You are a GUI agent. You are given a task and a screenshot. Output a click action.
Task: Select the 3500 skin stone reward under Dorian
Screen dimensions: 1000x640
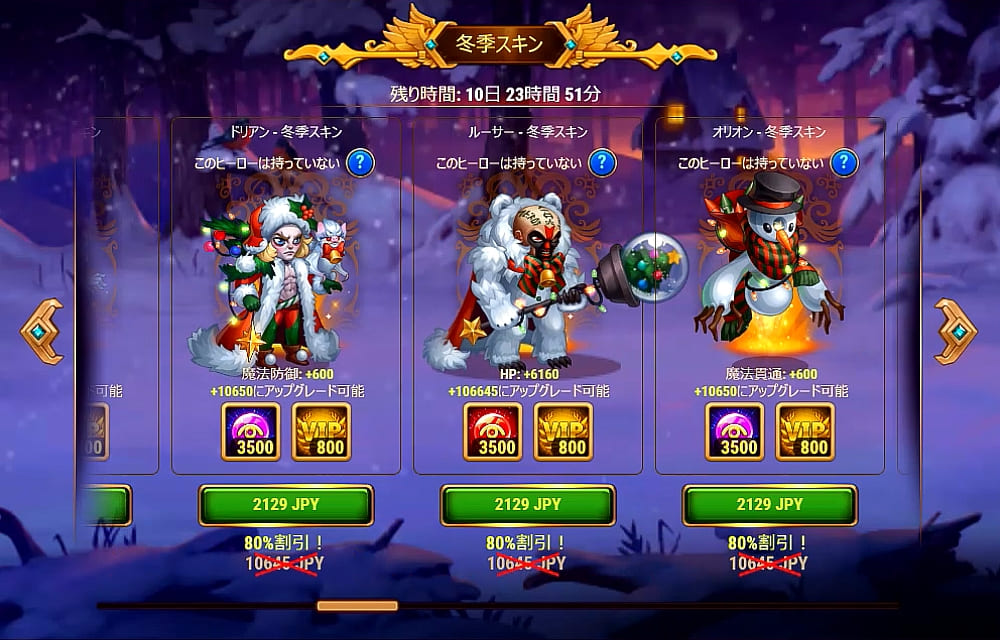(249, 432)
